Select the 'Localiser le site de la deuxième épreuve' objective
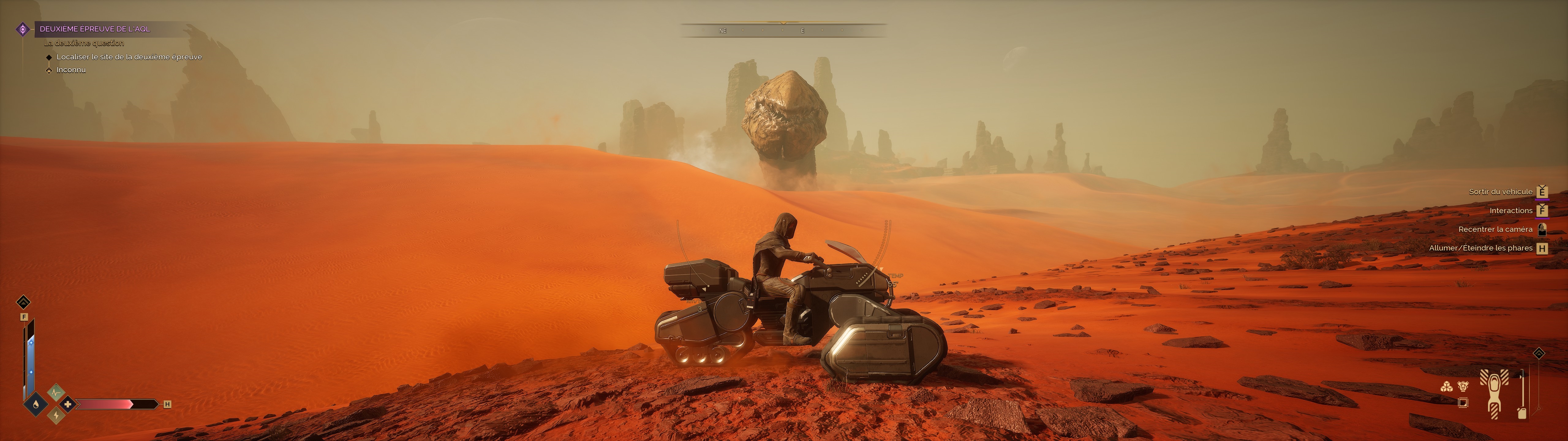The image size is (1568, 441). point(129,57)
